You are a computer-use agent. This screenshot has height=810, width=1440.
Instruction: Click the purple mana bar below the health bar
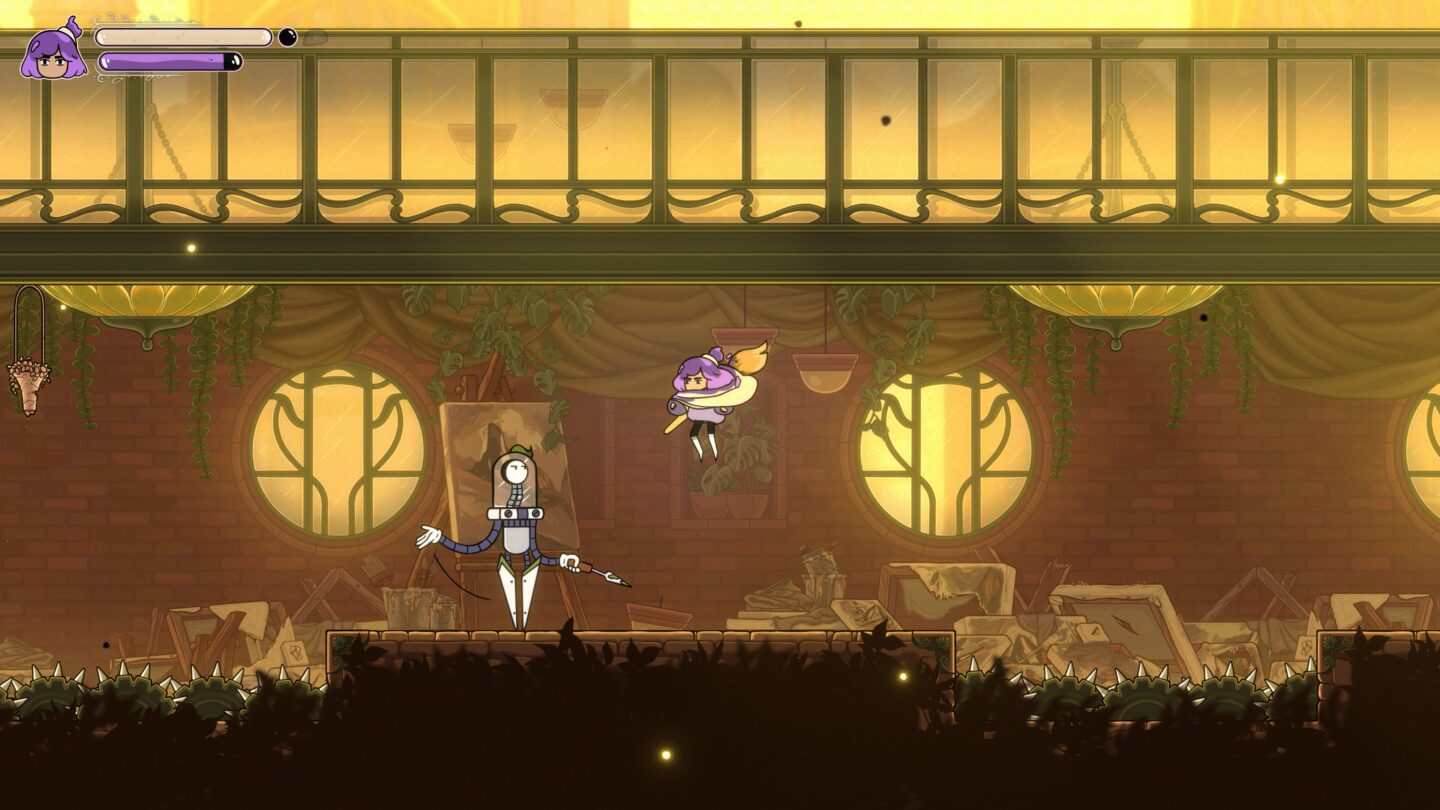click(x=170, y=62)
